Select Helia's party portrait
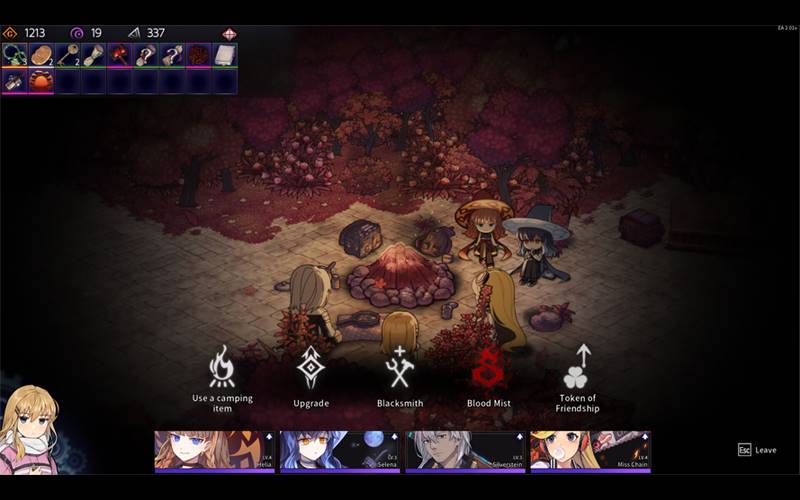Image resolution: width=800 pixels, height=500 pixels. [x=214, y=450]
